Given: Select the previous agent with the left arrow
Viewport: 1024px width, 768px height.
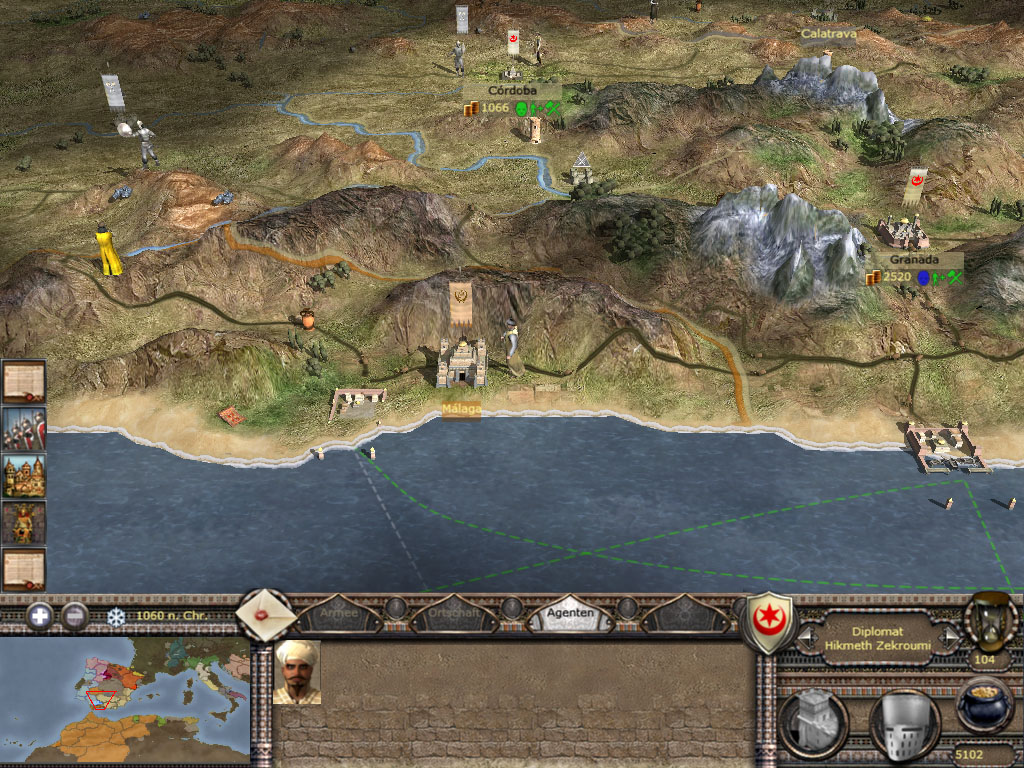Looking at the screenshot, I should (805, 638).
